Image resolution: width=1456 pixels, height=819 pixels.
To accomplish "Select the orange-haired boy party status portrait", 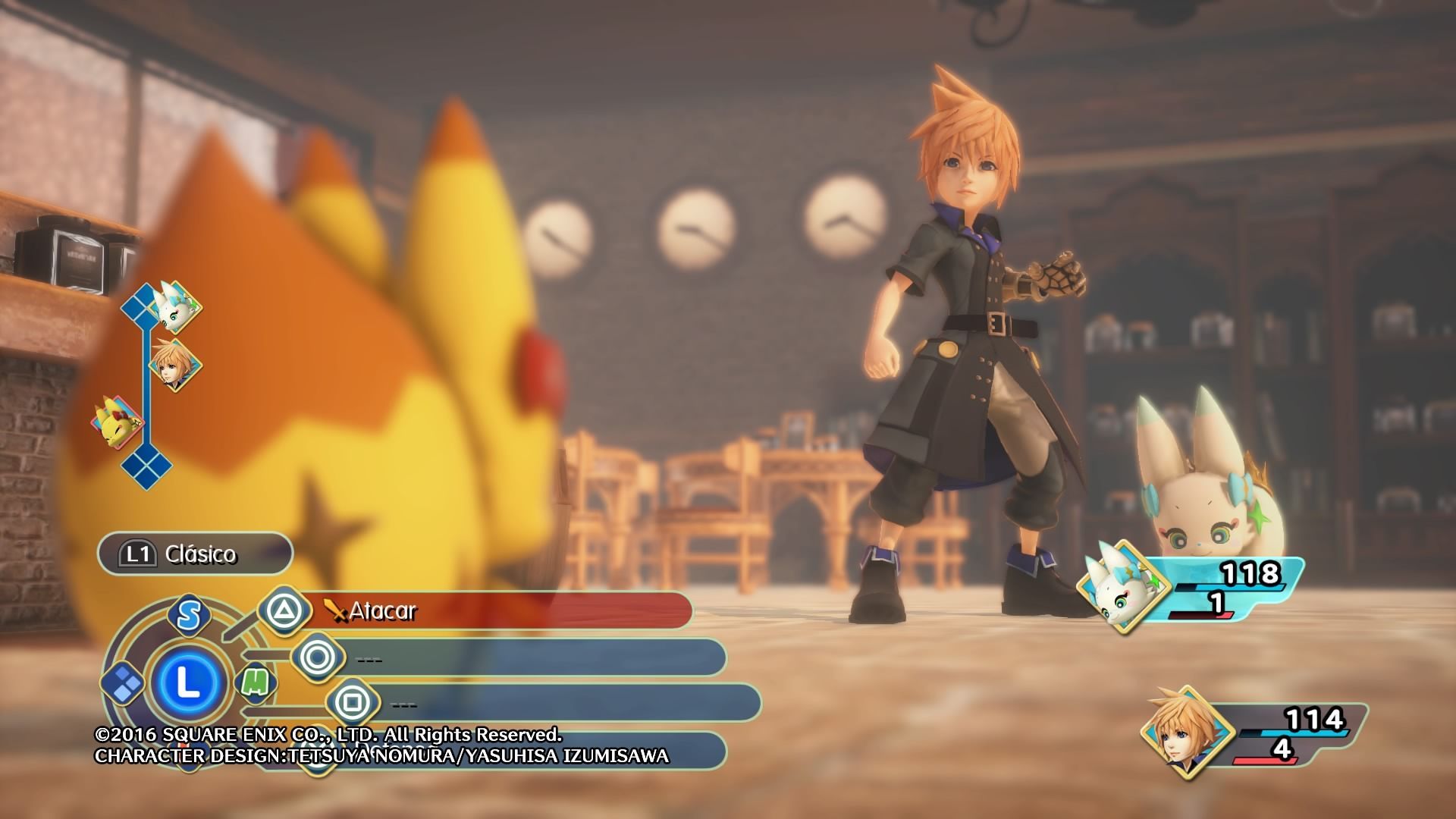I will pyautogui.click(x=1178, y=732).
